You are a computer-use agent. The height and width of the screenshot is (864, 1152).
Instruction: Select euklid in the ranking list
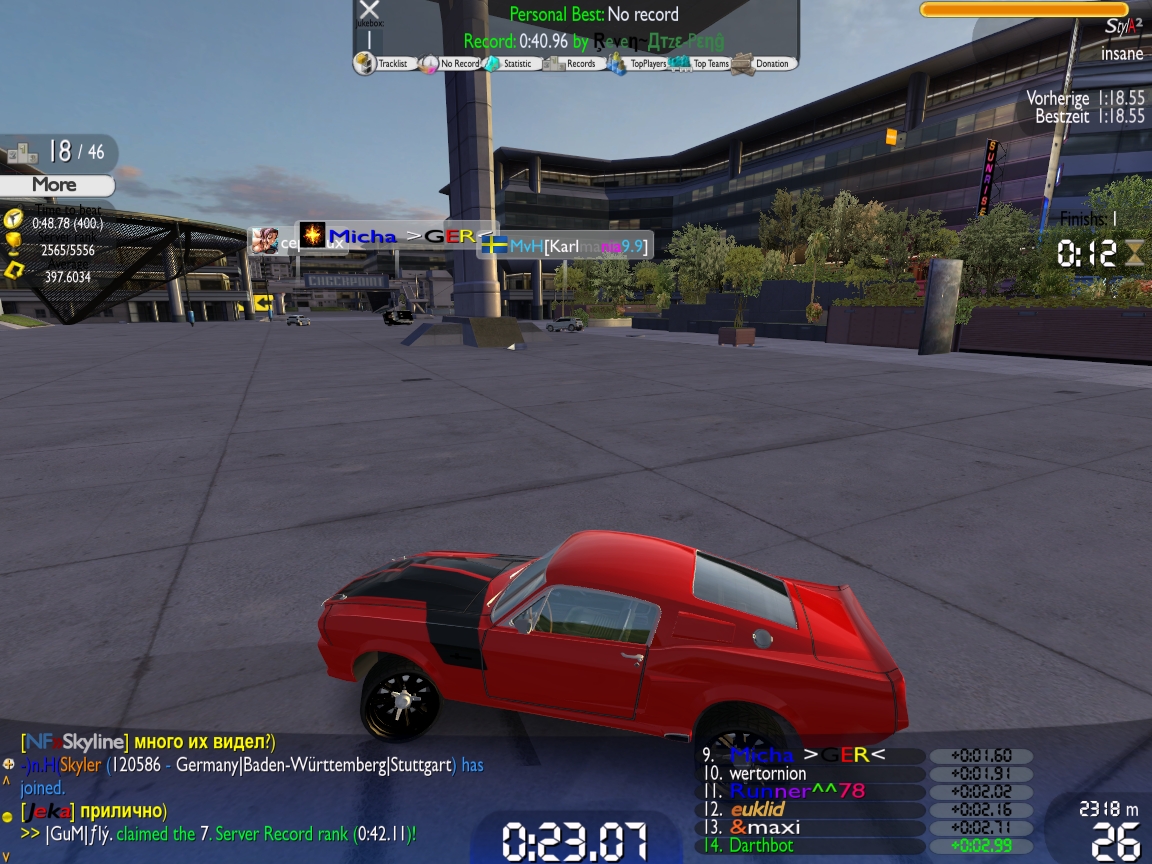pyautogui.click(x=757, y=809)
